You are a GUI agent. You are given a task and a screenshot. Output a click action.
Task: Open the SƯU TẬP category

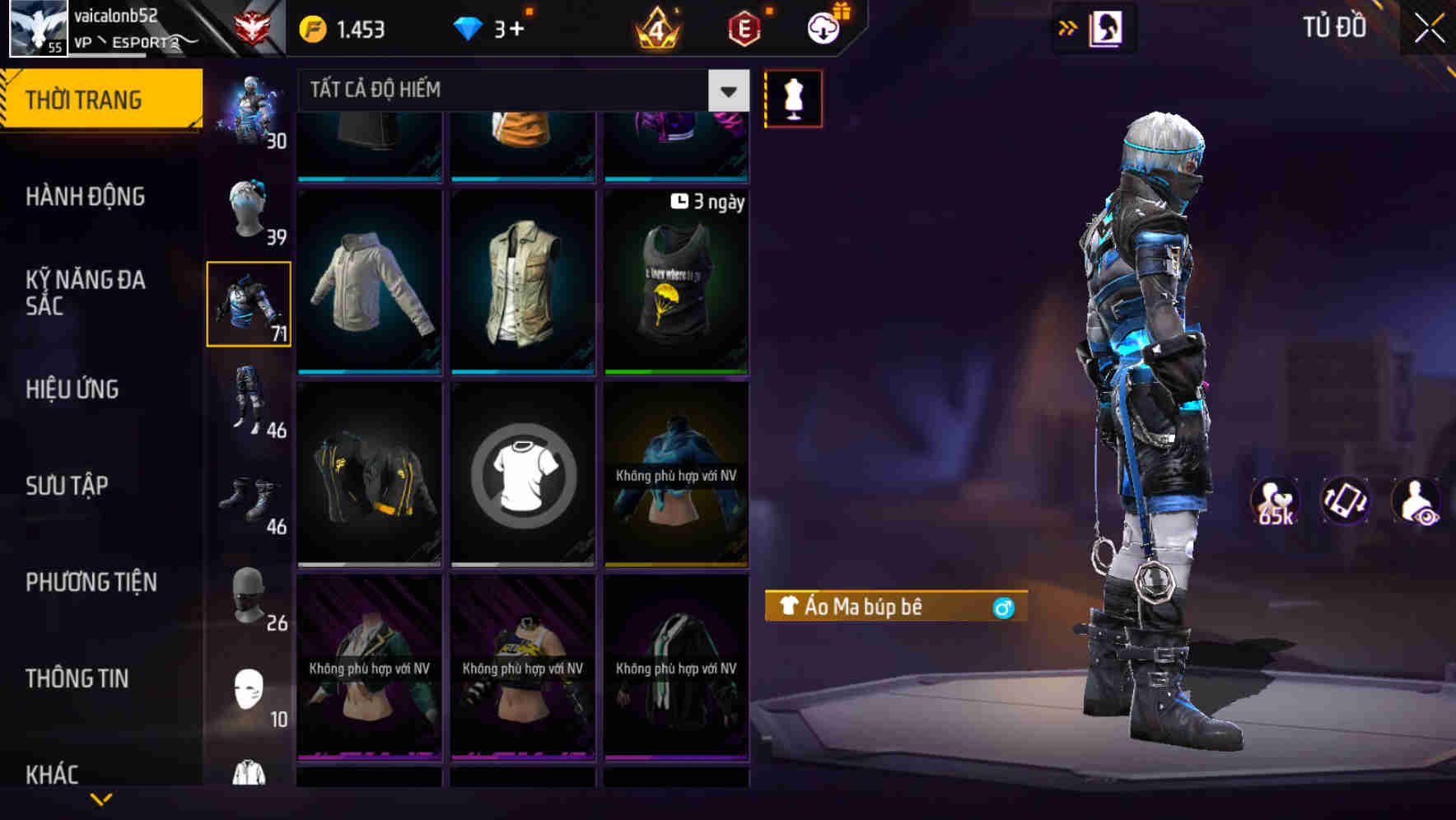point(69,486)
